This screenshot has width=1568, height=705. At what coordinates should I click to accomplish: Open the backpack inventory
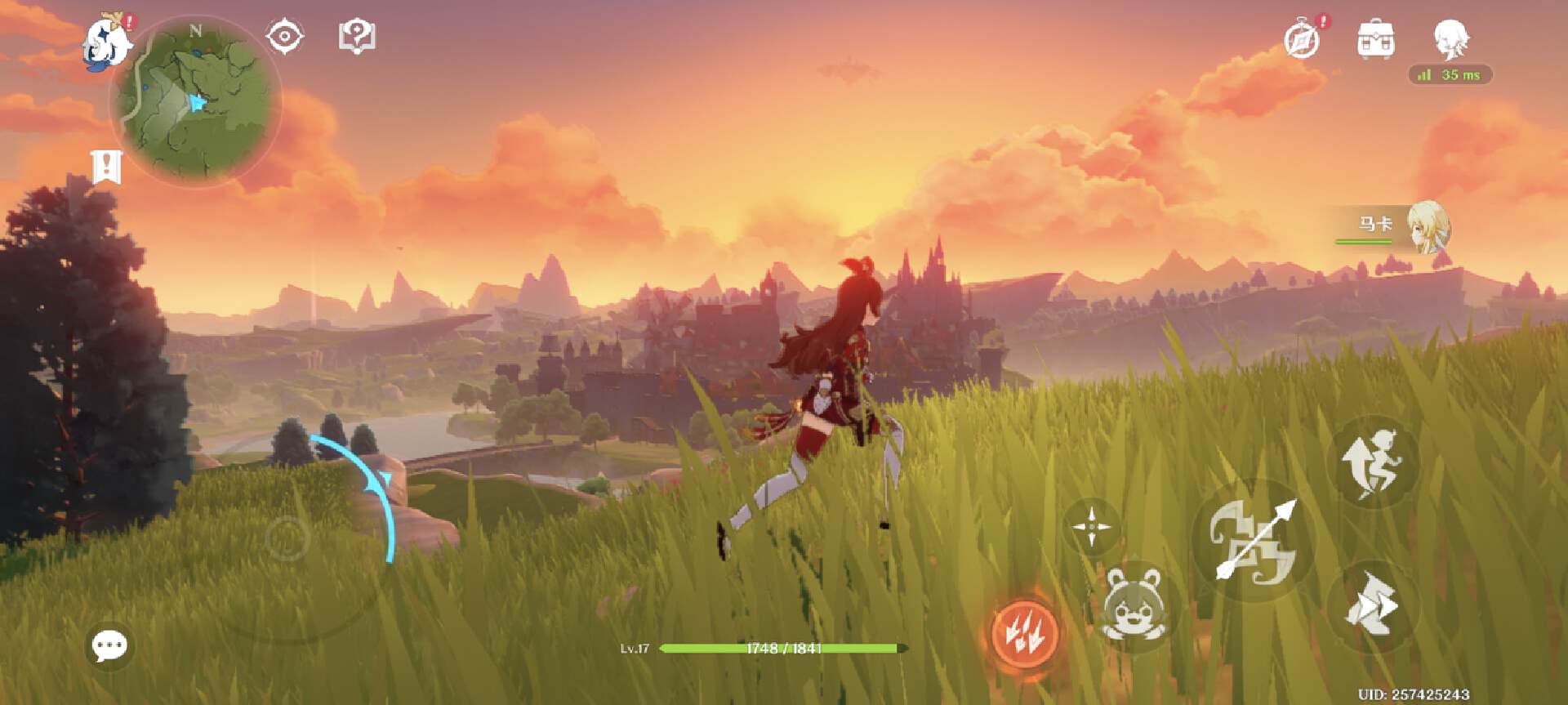[1375, 39]
